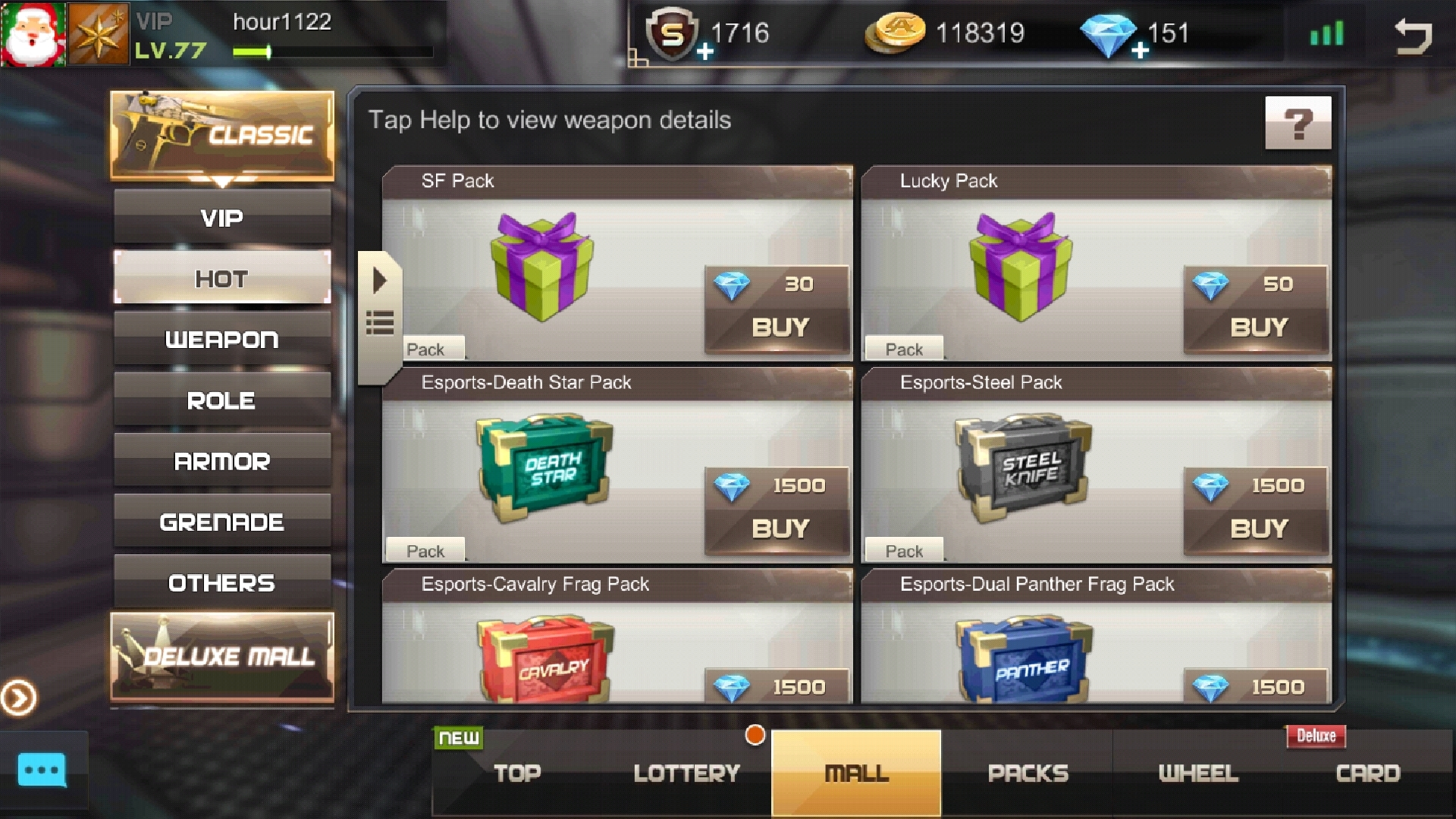Image resolution: width=1456 pixels, height=819 pixels.
Task: Buy the SF Pack for 30 diamonds
Action: tap(779, 327)
